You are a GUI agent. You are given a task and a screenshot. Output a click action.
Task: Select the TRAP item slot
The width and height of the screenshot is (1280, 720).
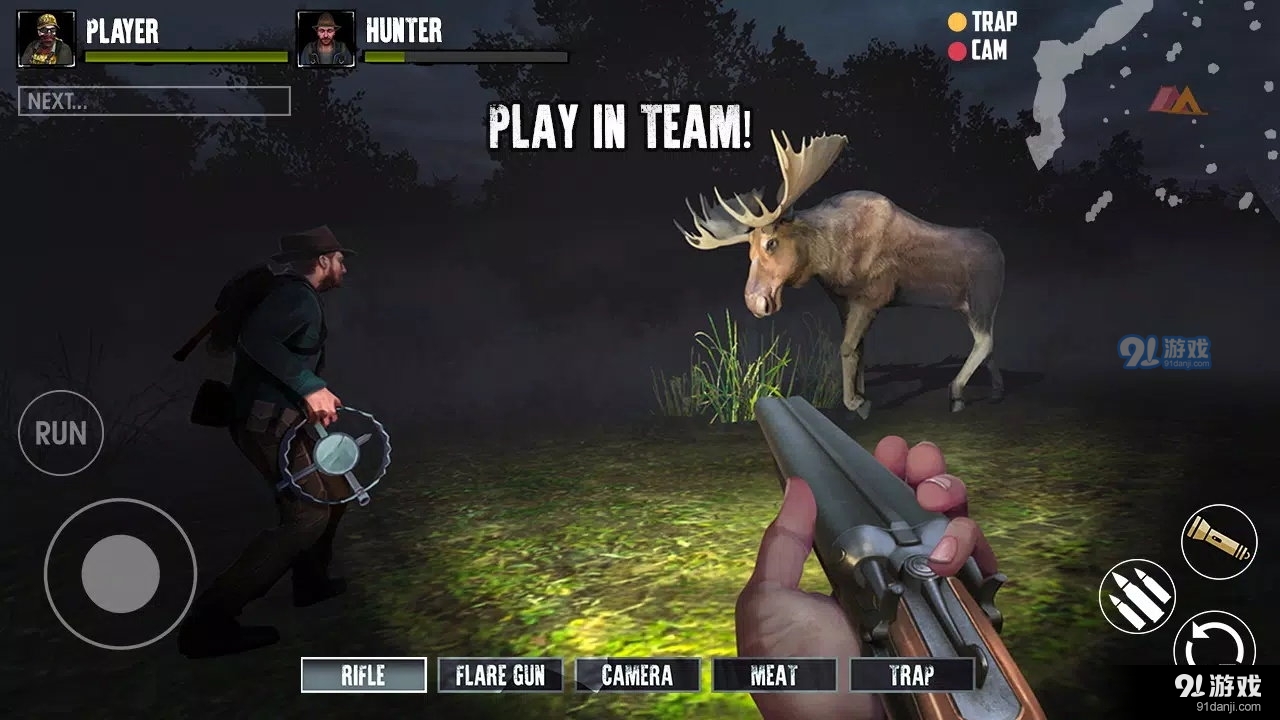pyautogui.click(x=912, y=675)
